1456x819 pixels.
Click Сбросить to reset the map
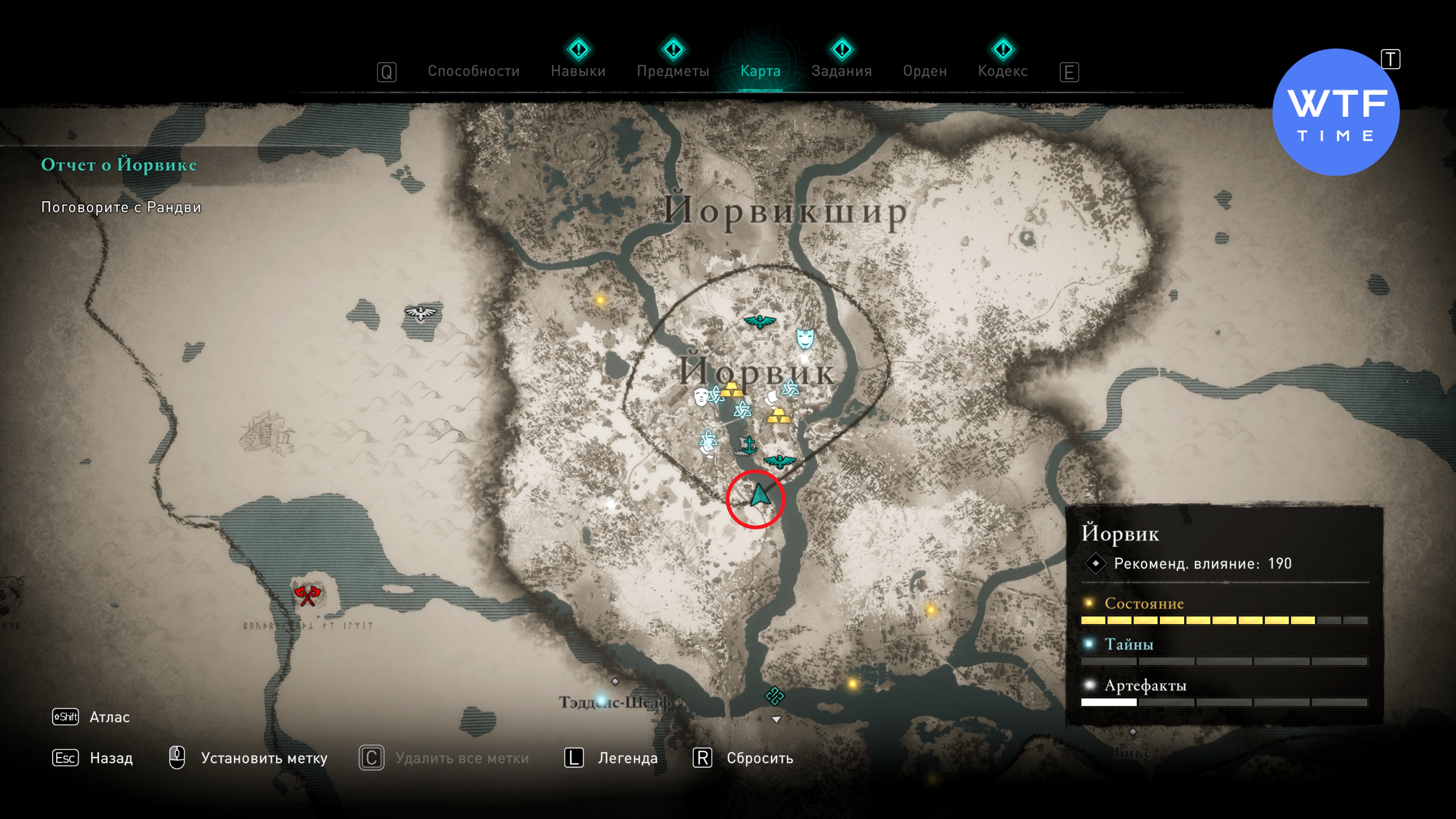tap(759, 758)
